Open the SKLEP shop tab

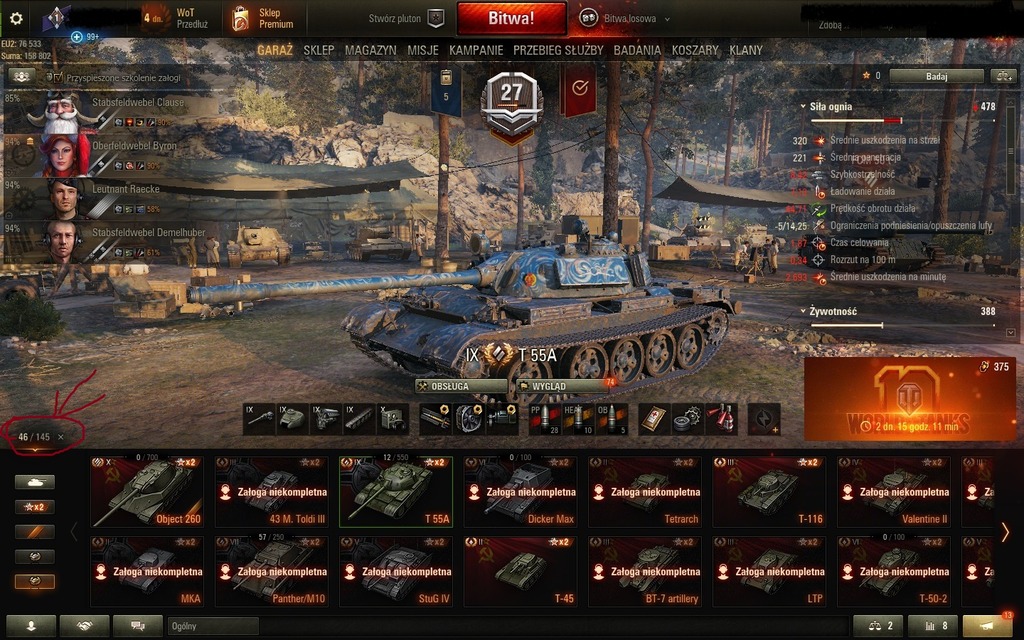point(319,50)
